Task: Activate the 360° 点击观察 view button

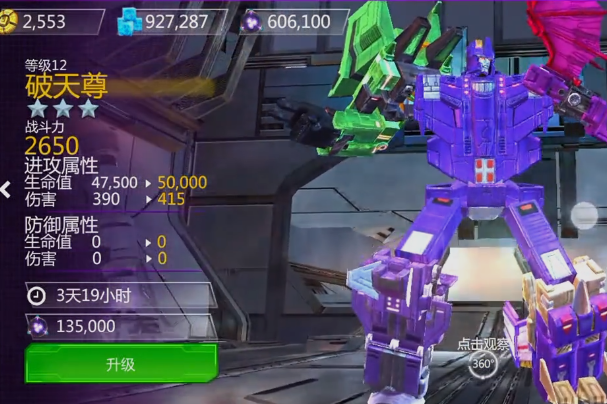Action: (x=483, y=364)
